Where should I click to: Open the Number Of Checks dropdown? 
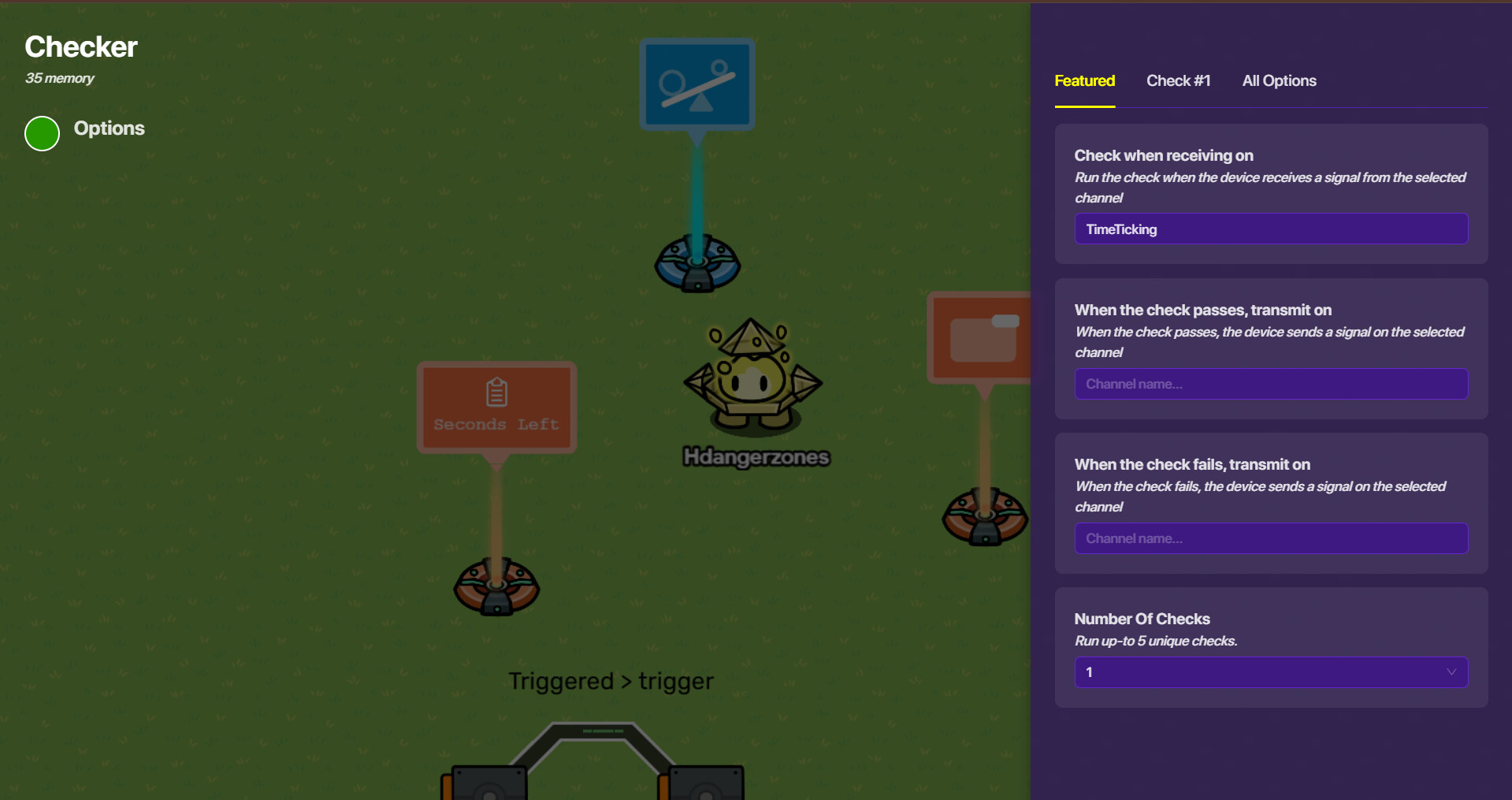(1270, 672)
